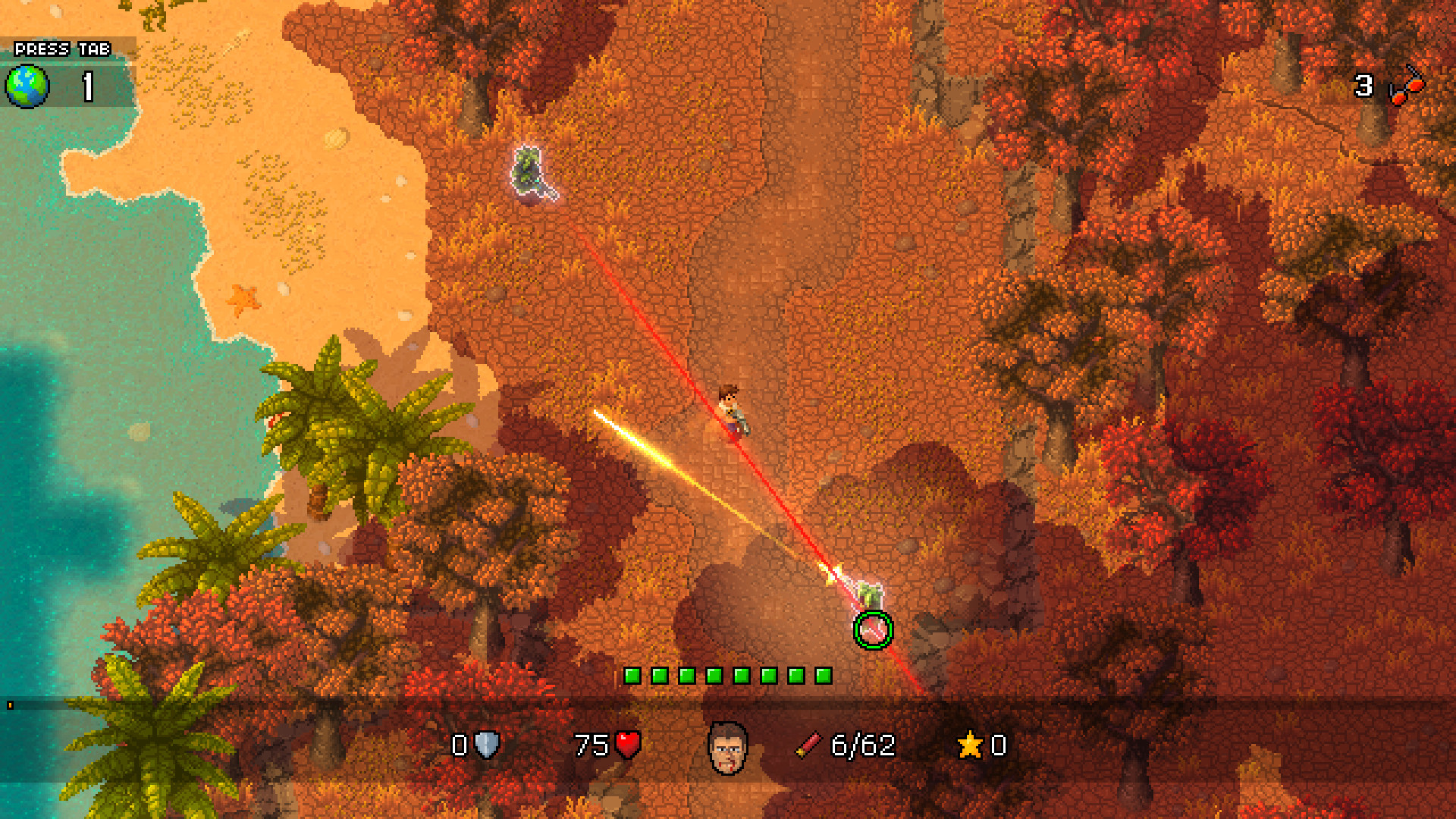
Task: Click the health value 75
Action: [x=593, y=745]
